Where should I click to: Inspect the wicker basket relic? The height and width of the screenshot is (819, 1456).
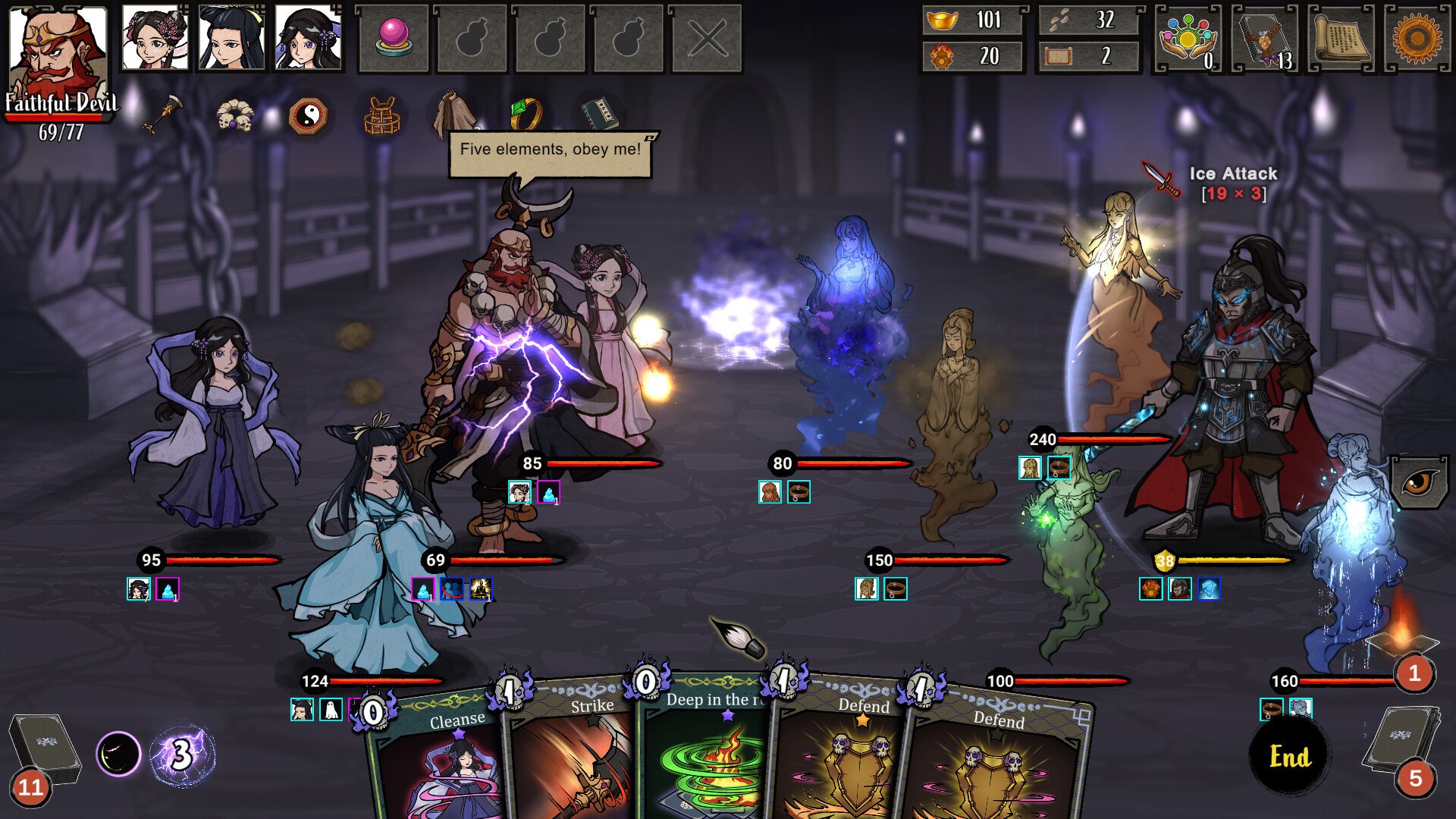point(381,117)
